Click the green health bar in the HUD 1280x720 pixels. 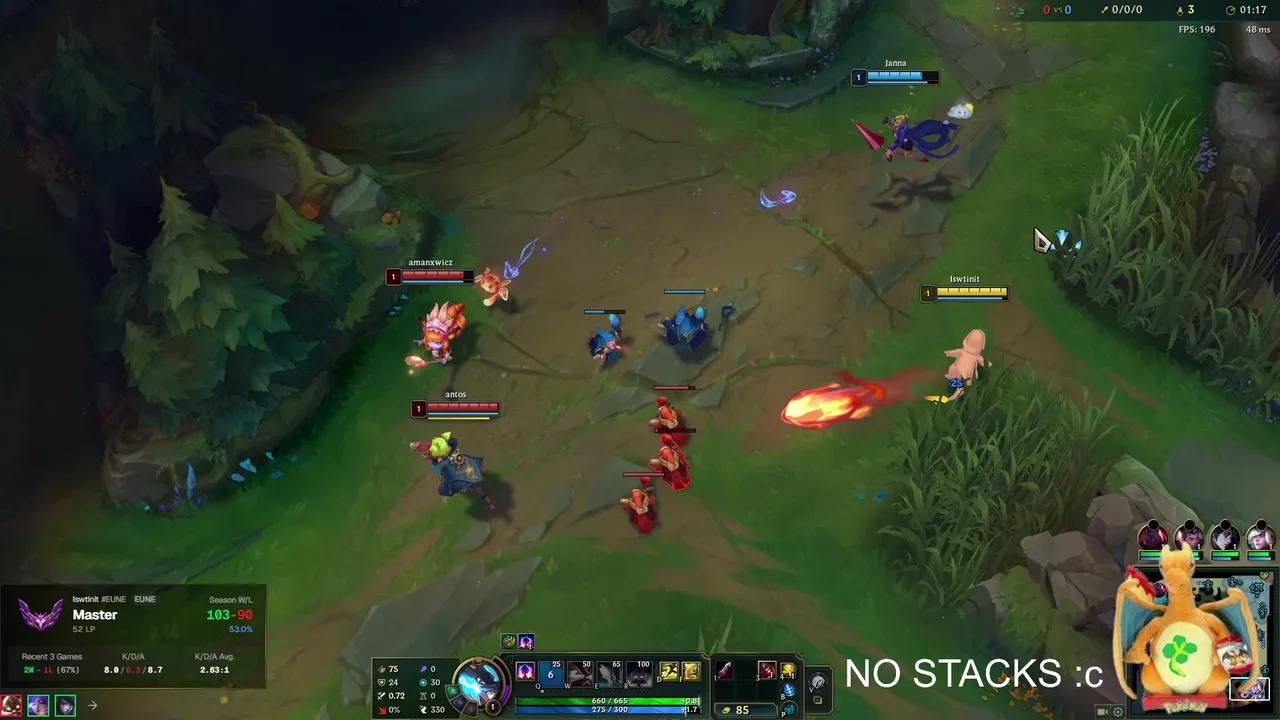[606, 700]
